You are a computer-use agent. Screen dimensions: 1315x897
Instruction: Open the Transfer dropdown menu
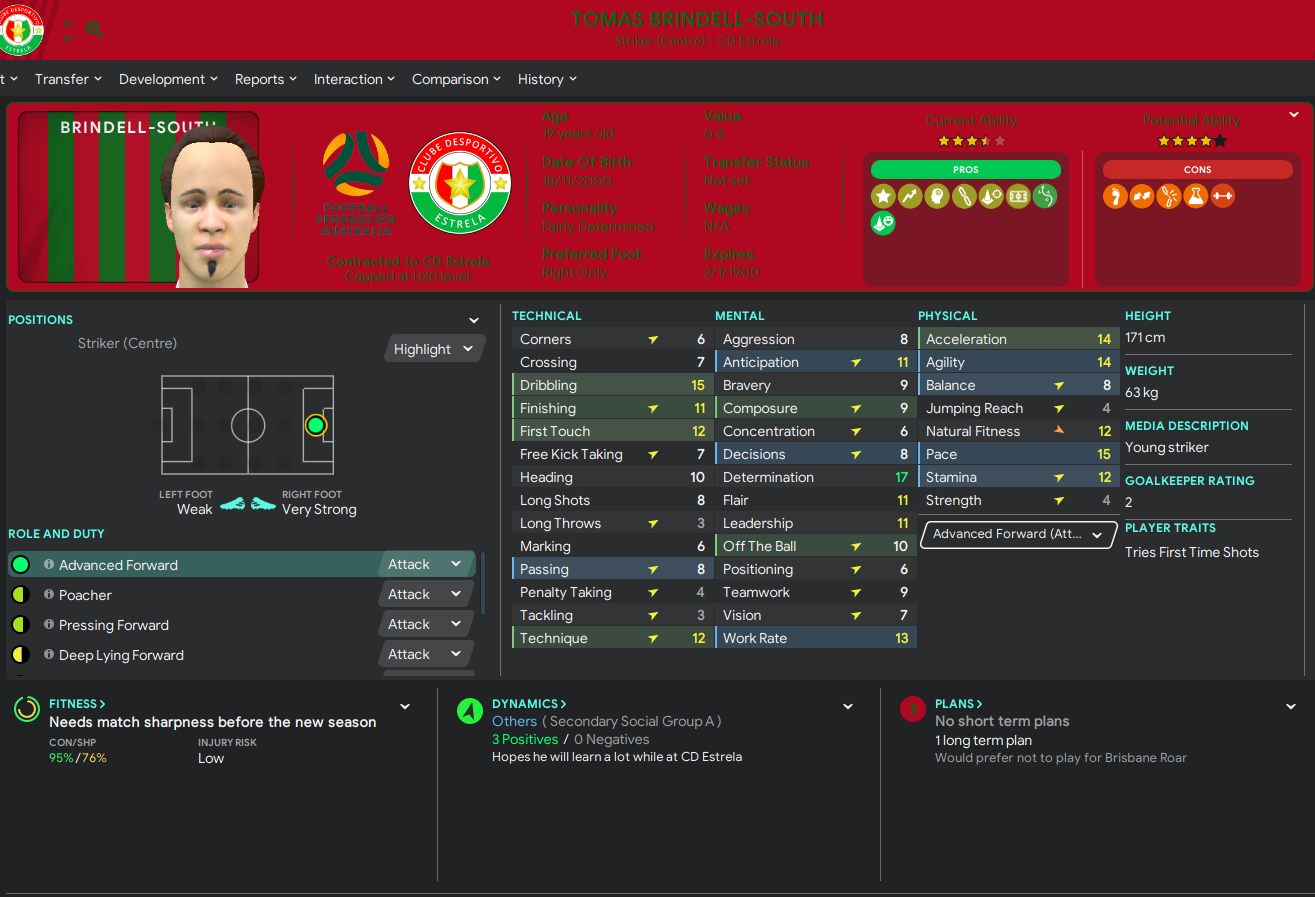click(x=68, y=79)
